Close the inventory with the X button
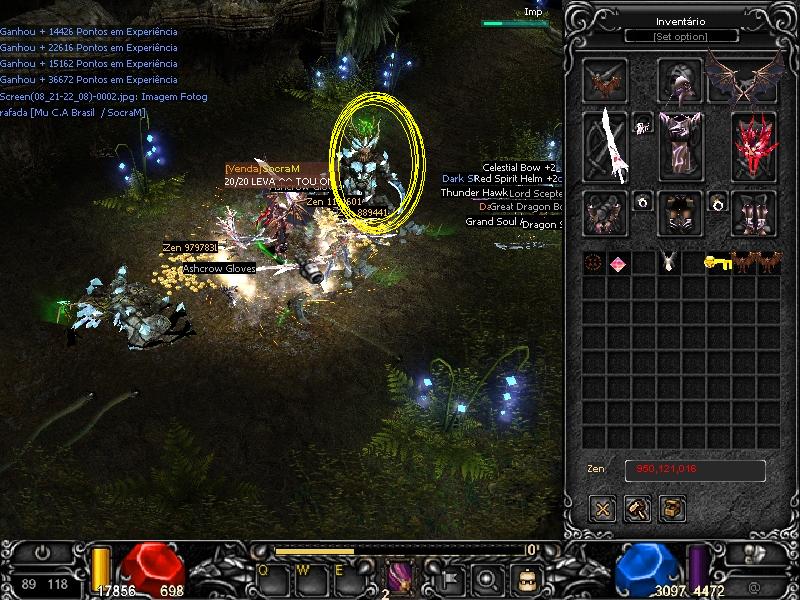This screenshot has height=600, width=800. (x=603, y=508)
